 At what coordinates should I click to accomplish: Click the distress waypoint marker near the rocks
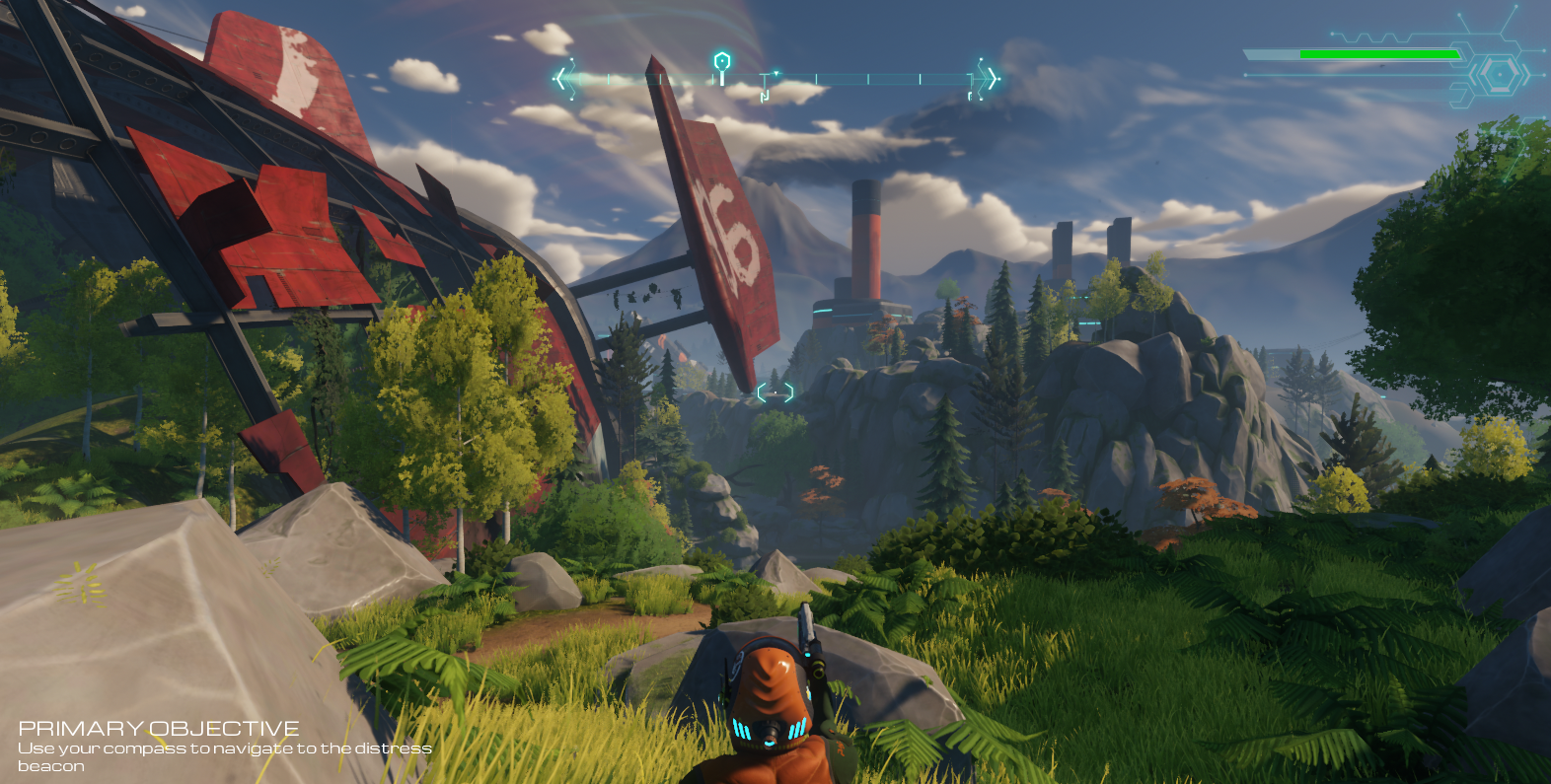point(775,394)
